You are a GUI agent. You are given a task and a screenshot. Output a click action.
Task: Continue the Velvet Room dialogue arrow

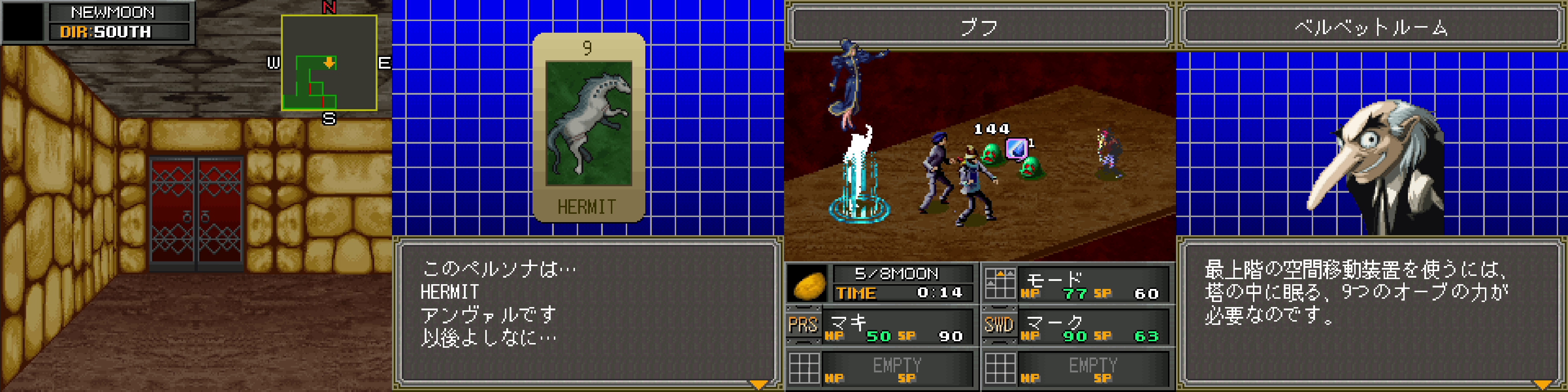tap(1542, 384)
